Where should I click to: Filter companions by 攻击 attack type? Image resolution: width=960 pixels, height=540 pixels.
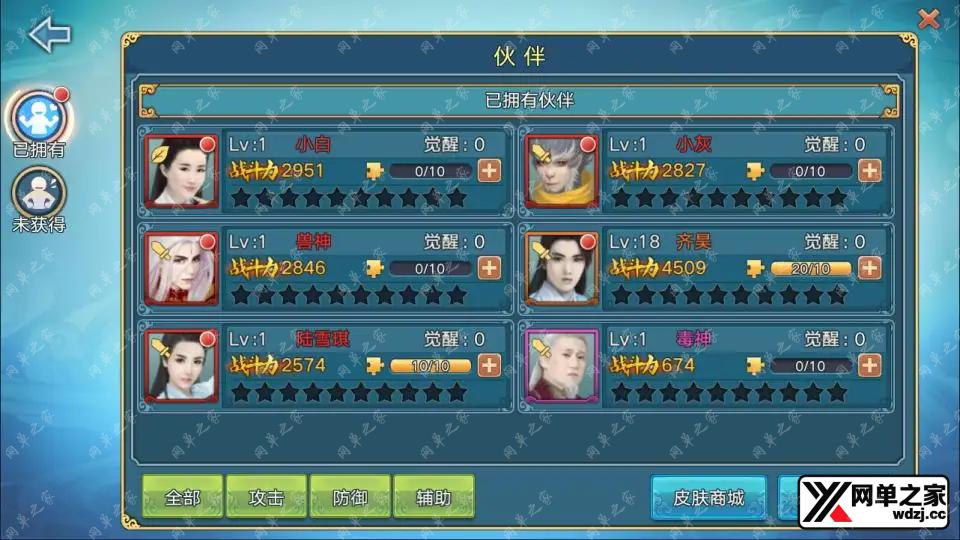(266, 497)
